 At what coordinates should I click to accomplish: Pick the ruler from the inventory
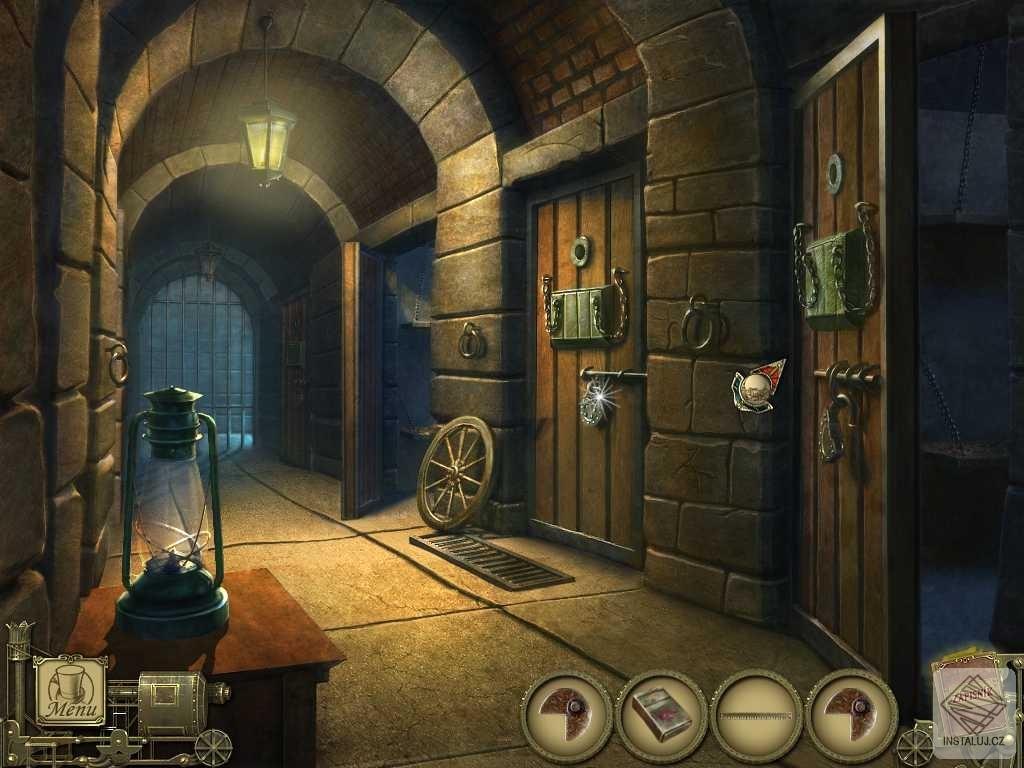[756, 716]
